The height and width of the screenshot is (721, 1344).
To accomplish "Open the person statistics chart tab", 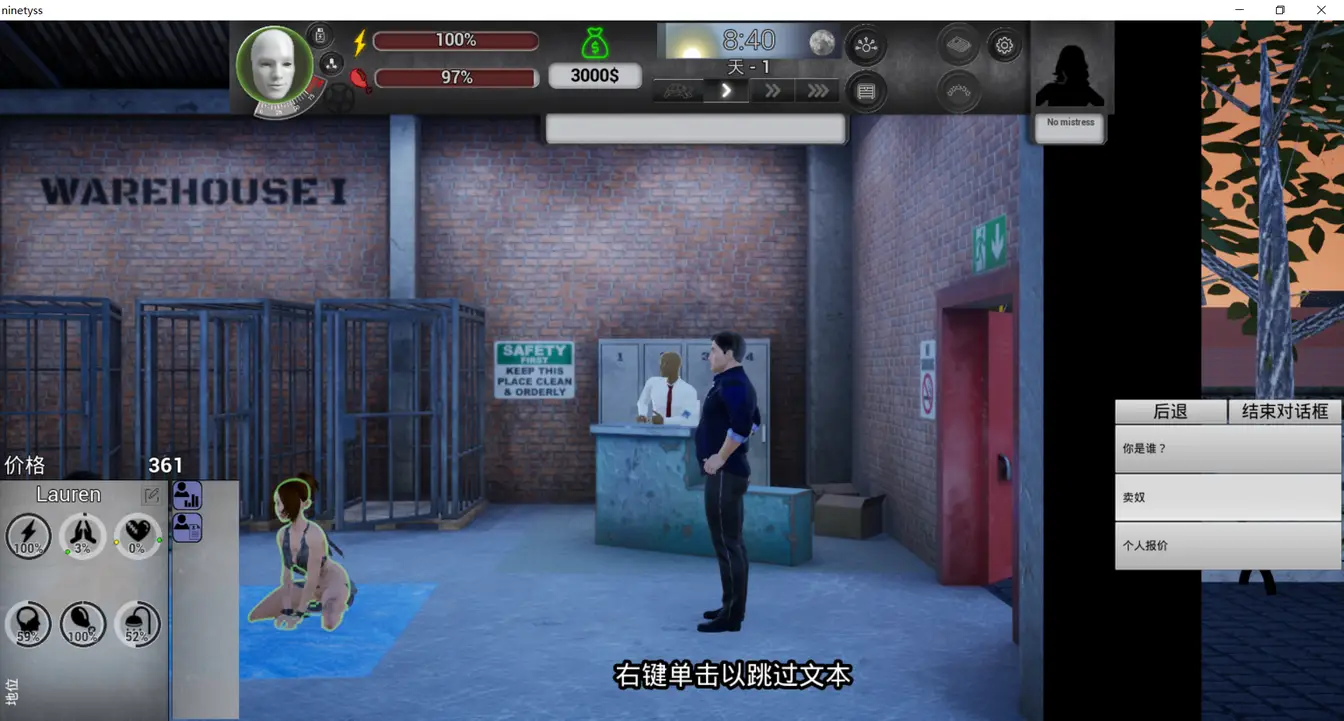I will pyautogui.click(x=187, y=495).
